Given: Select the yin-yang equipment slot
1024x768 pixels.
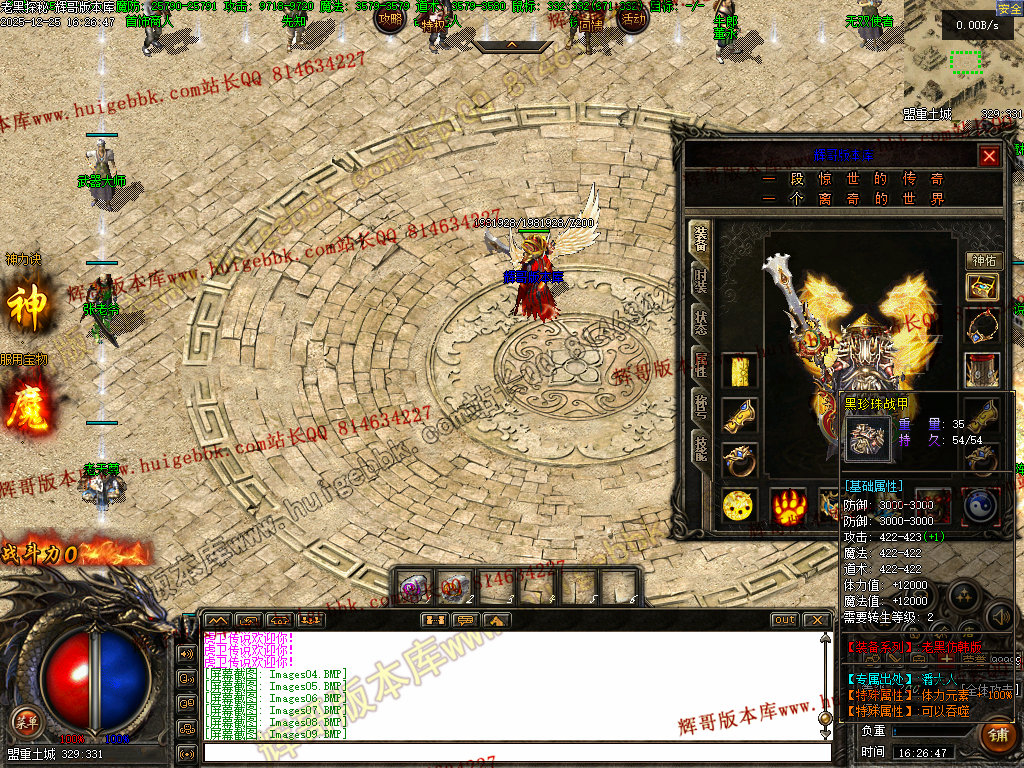Looking at the screenshot, I should click(981, 506).
